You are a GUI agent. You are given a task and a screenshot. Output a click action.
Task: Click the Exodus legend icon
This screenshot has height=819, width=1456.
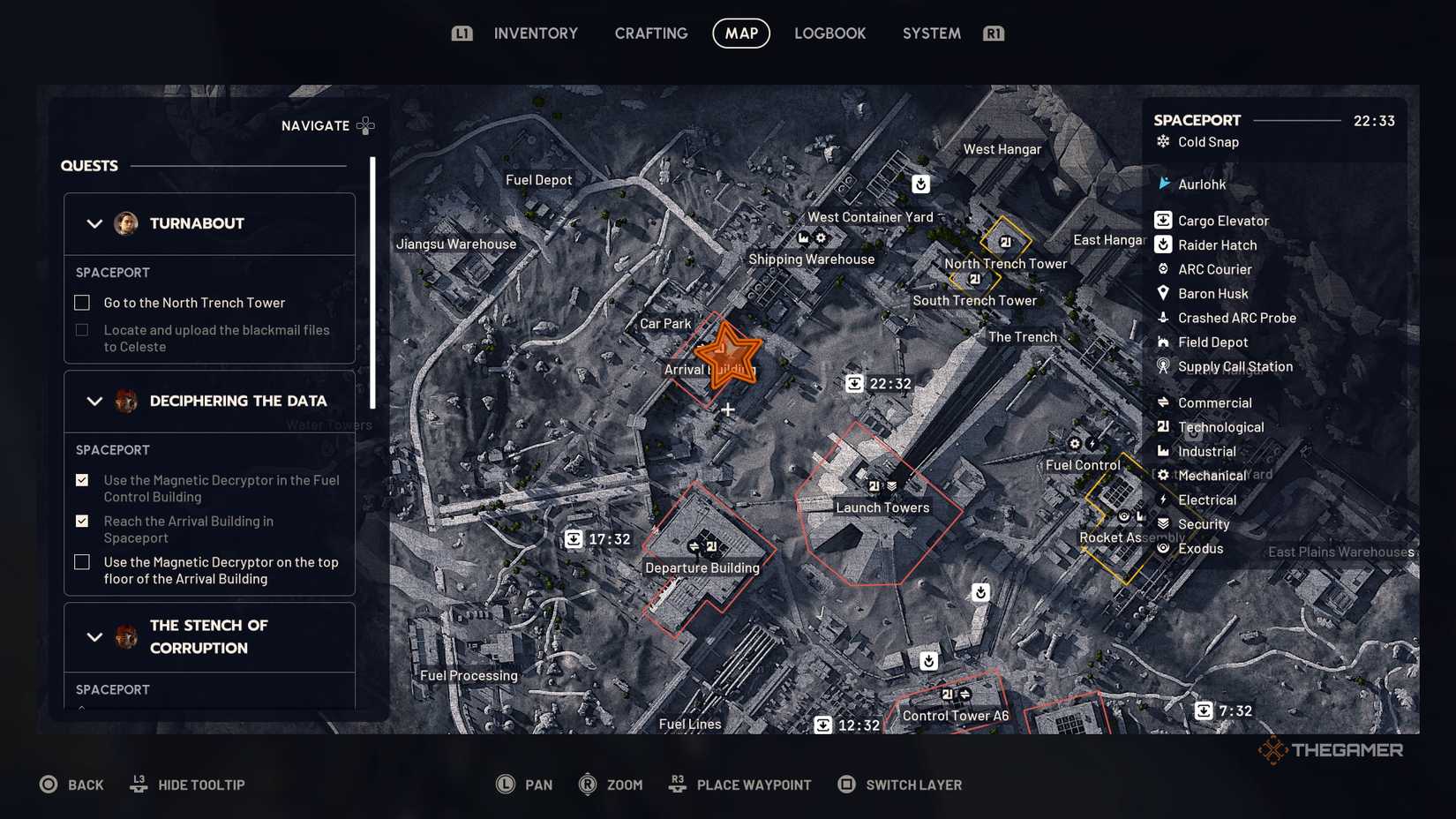[x=1163, y=548]
